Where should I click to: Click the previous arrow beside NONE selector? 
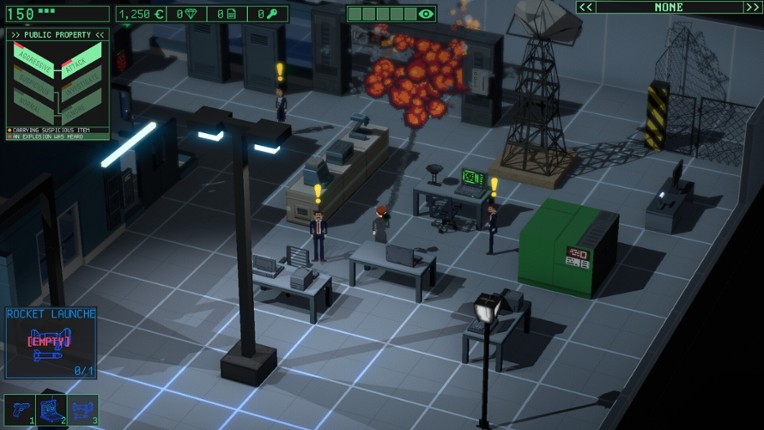[x=586, y=7]
